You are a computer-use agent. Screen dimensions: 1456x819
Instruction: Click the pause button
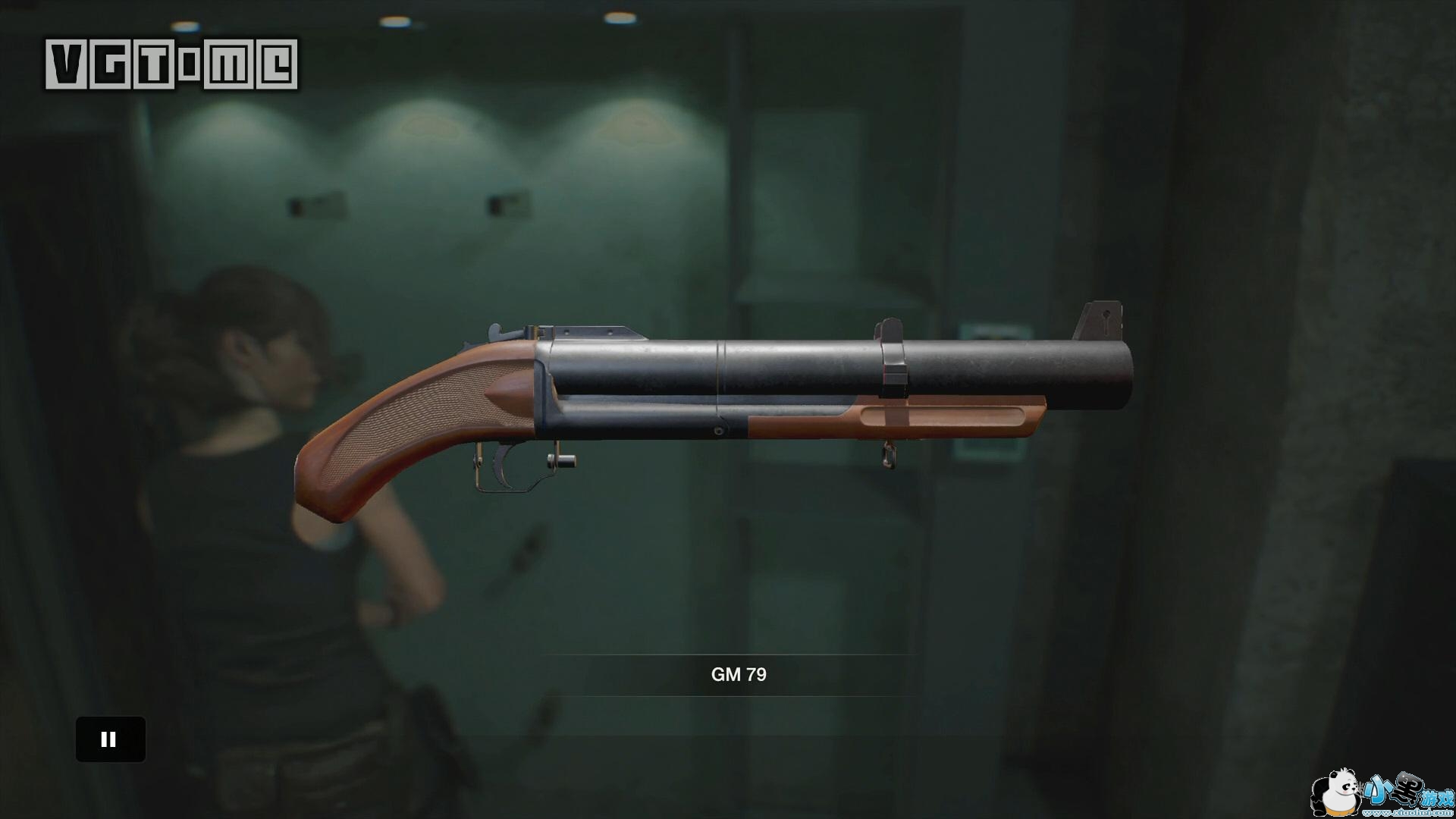pyautogui.click(x=110, y=739)
